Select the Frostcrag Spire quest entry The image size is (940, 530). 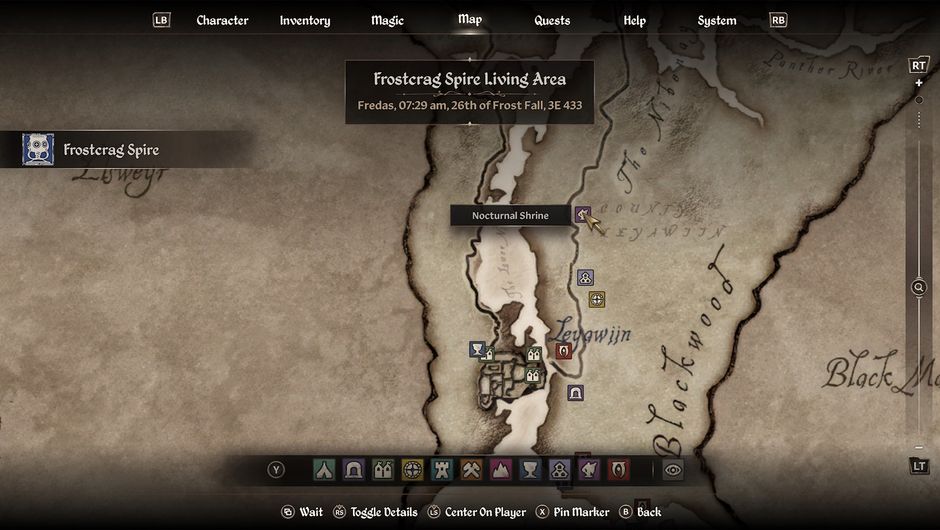[111, 150]
